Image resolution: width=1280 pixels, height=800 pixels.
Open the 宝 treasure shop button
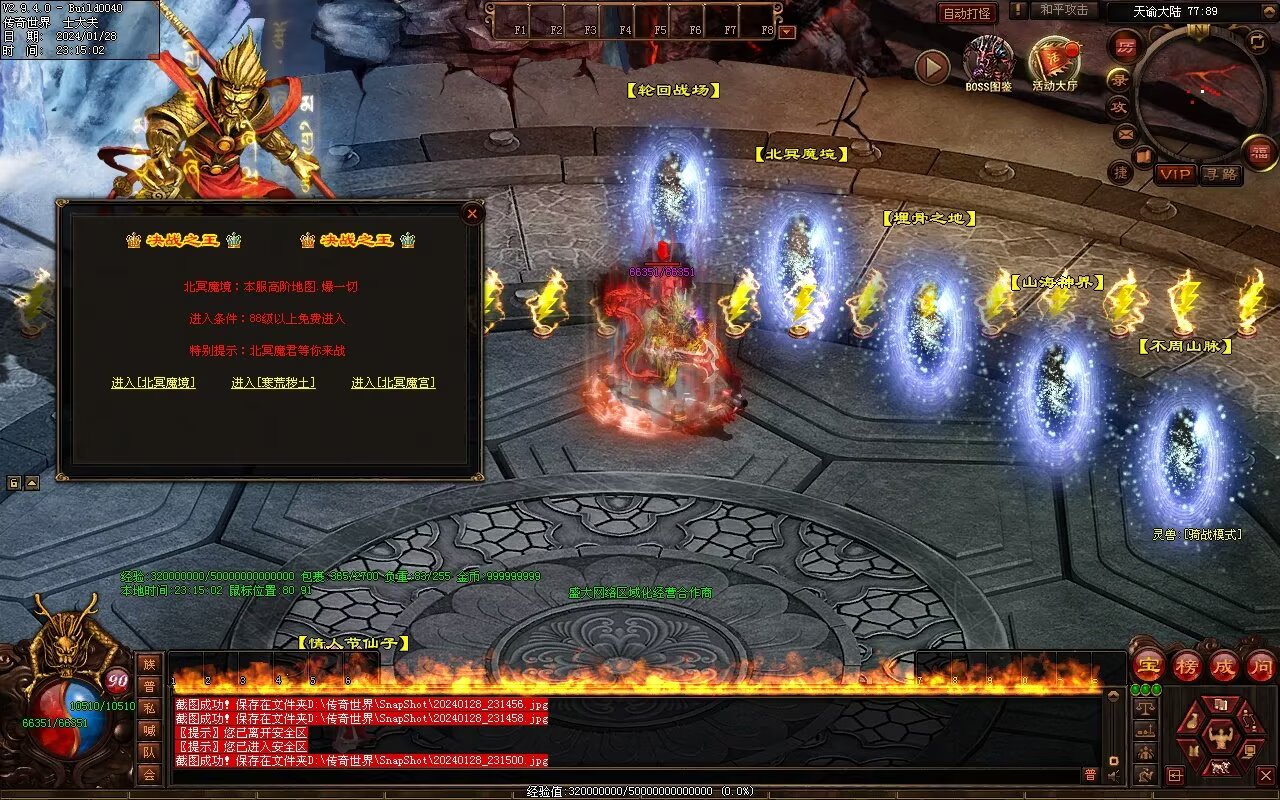point(1148,665)
